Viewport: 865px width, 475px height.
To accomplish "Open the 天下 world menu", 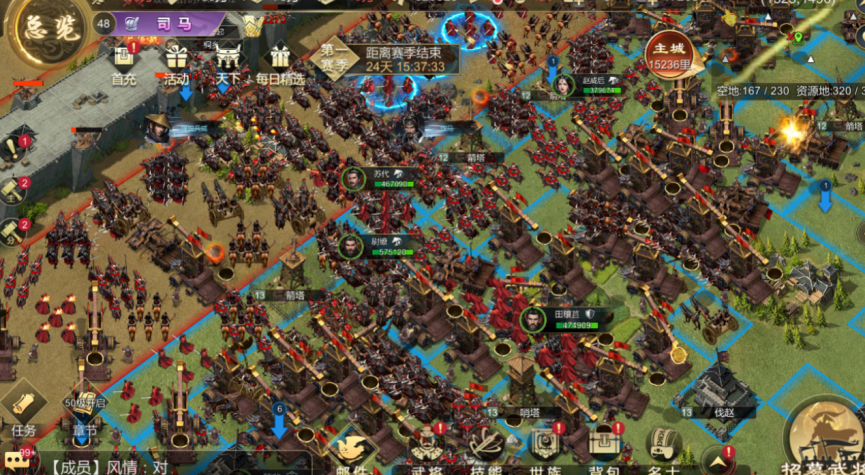I will coord(228,60).
